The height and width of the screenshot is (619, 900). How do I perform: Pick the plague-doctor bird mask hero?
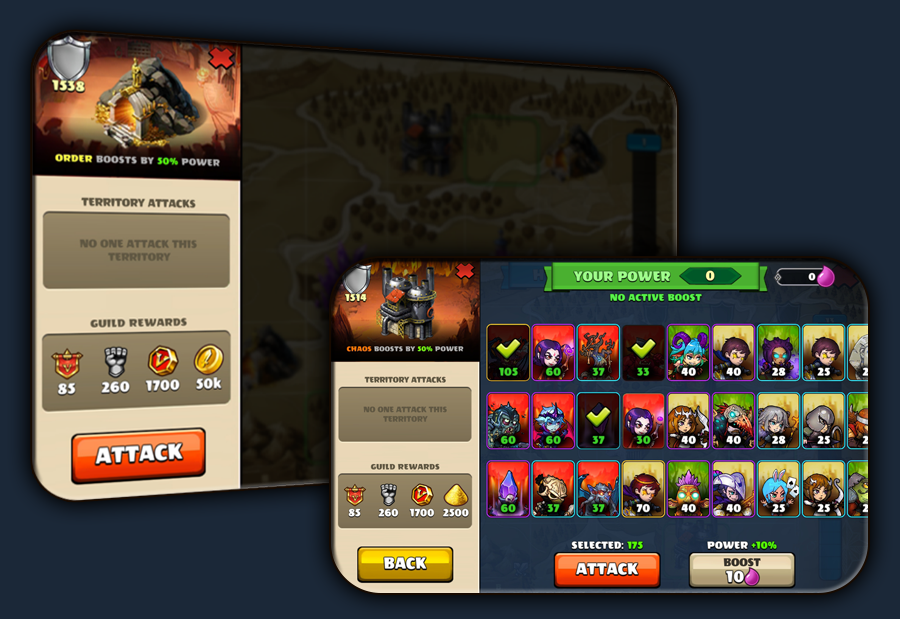tap(734, 420)
